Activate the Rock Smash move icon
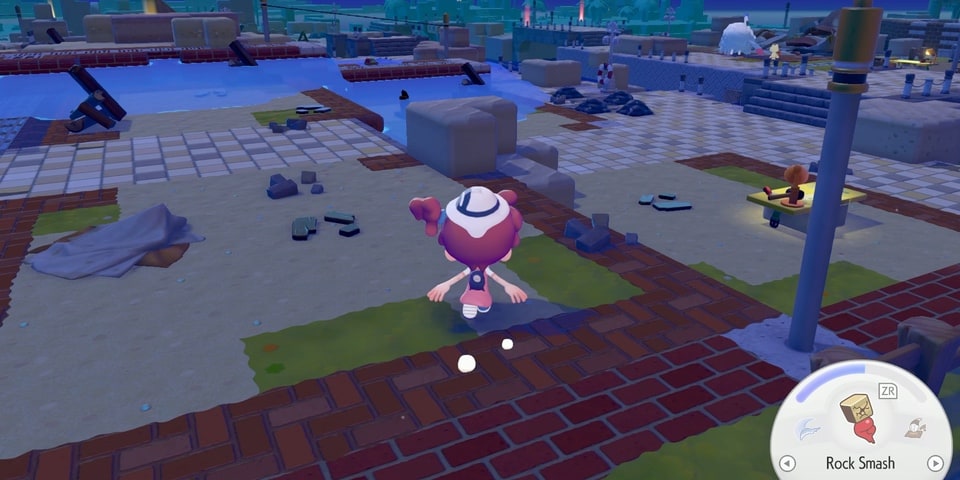Screen dimensions: 960x480 click(859, 419)
